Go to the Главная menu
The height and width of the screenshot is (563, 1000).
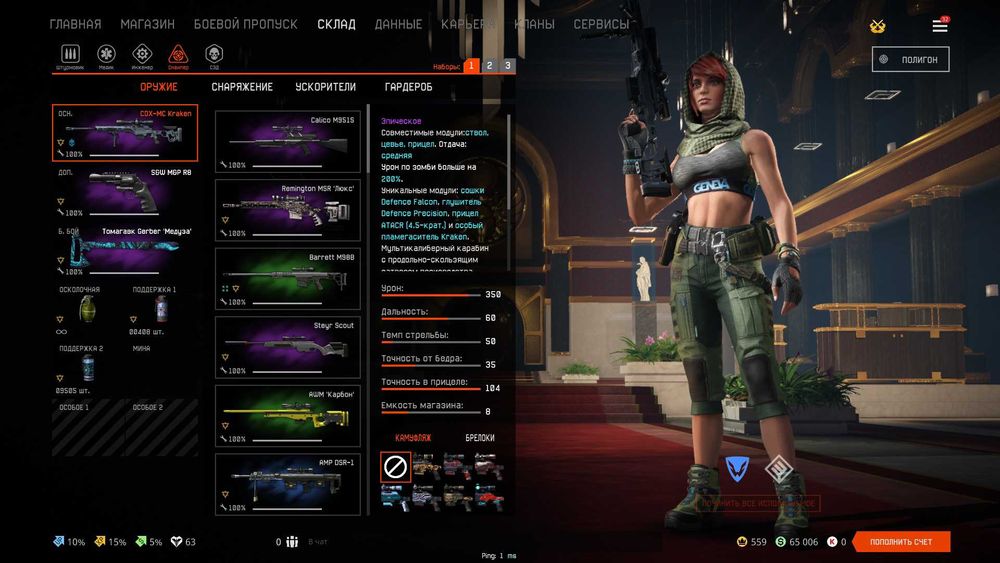[x=75, y=24]
